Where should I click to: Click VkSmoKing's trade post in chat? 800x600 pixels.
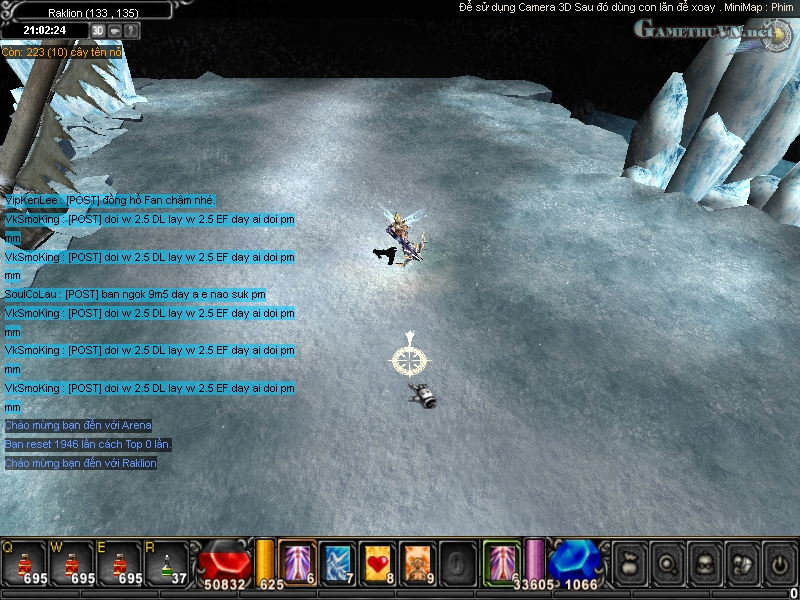[150, 219]
